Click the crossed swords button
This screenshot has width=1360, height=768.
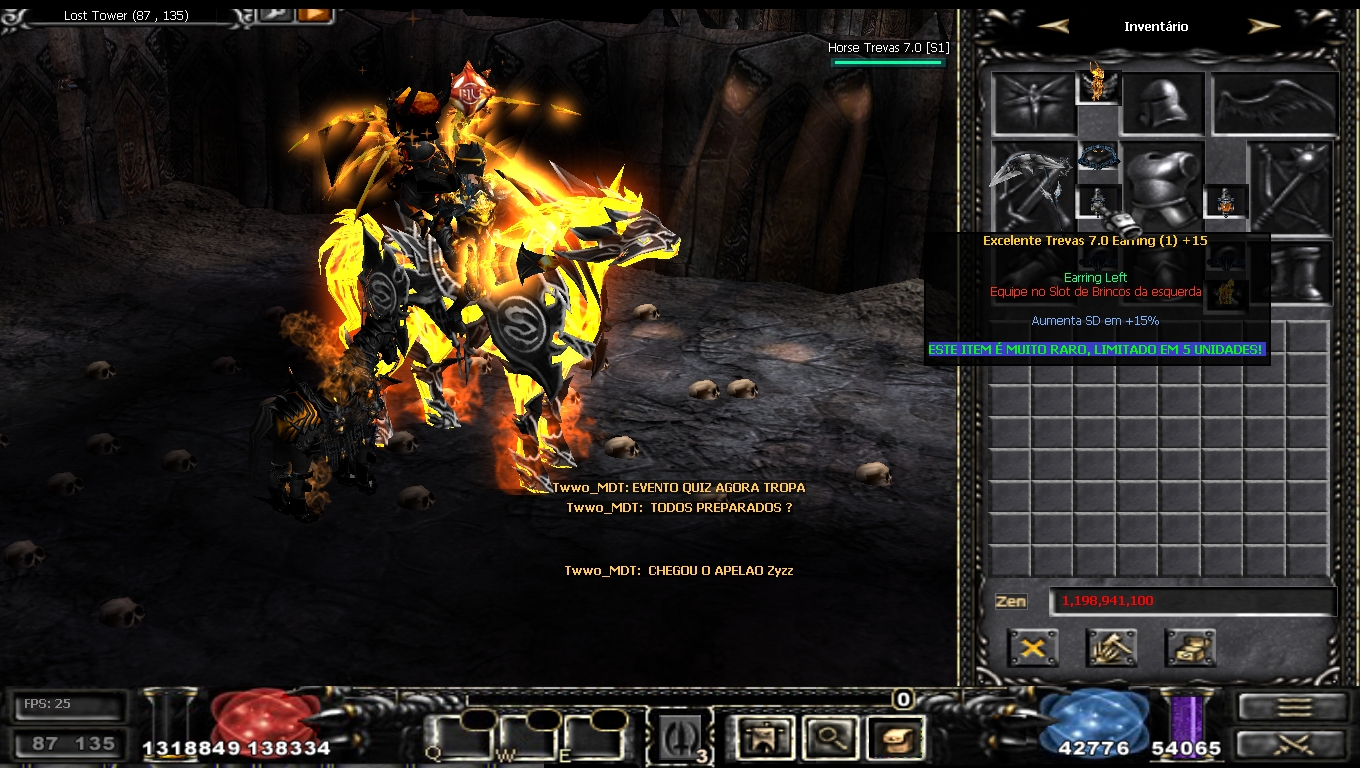(1293, 745)
